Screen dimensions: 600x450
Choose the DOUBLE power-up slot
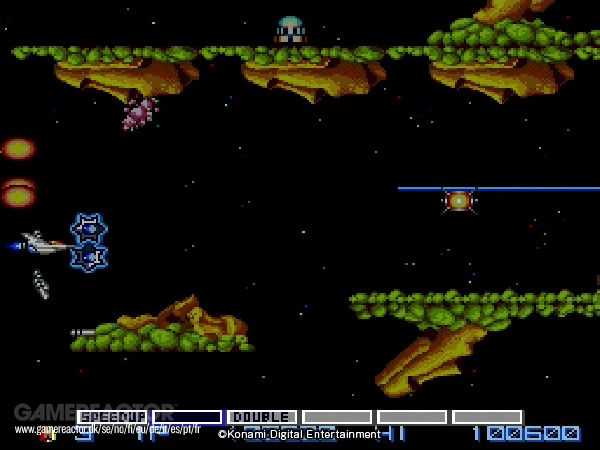click(262, 416)
